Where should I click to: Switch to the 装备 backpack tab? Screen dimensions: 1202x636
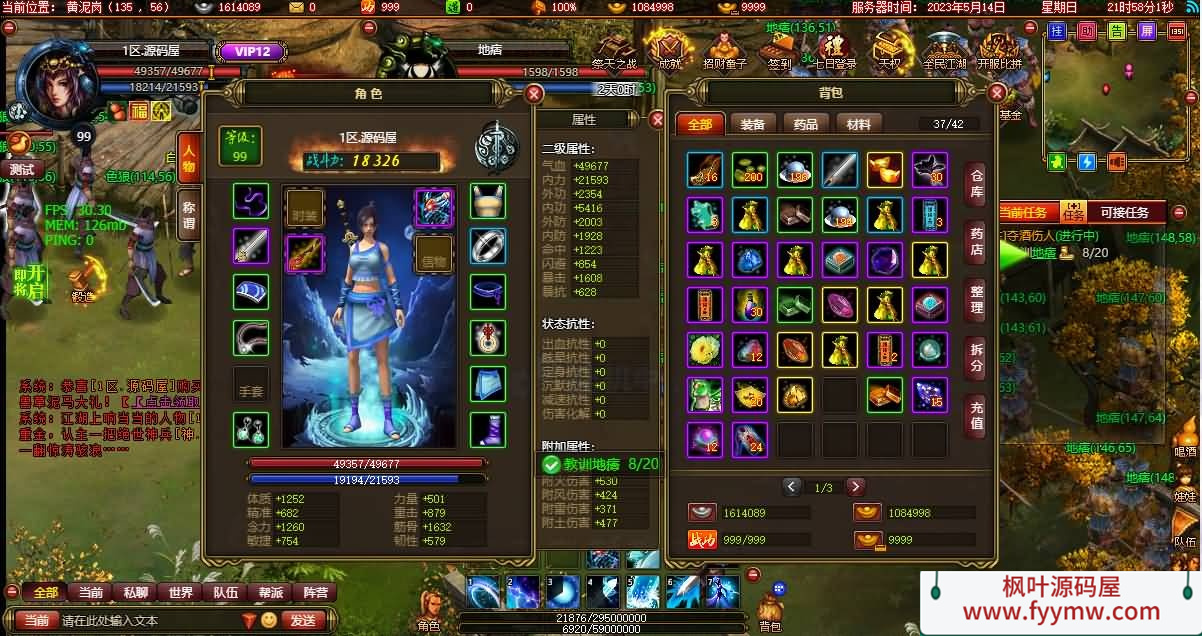pyautogui.click(x=753, y=124)
